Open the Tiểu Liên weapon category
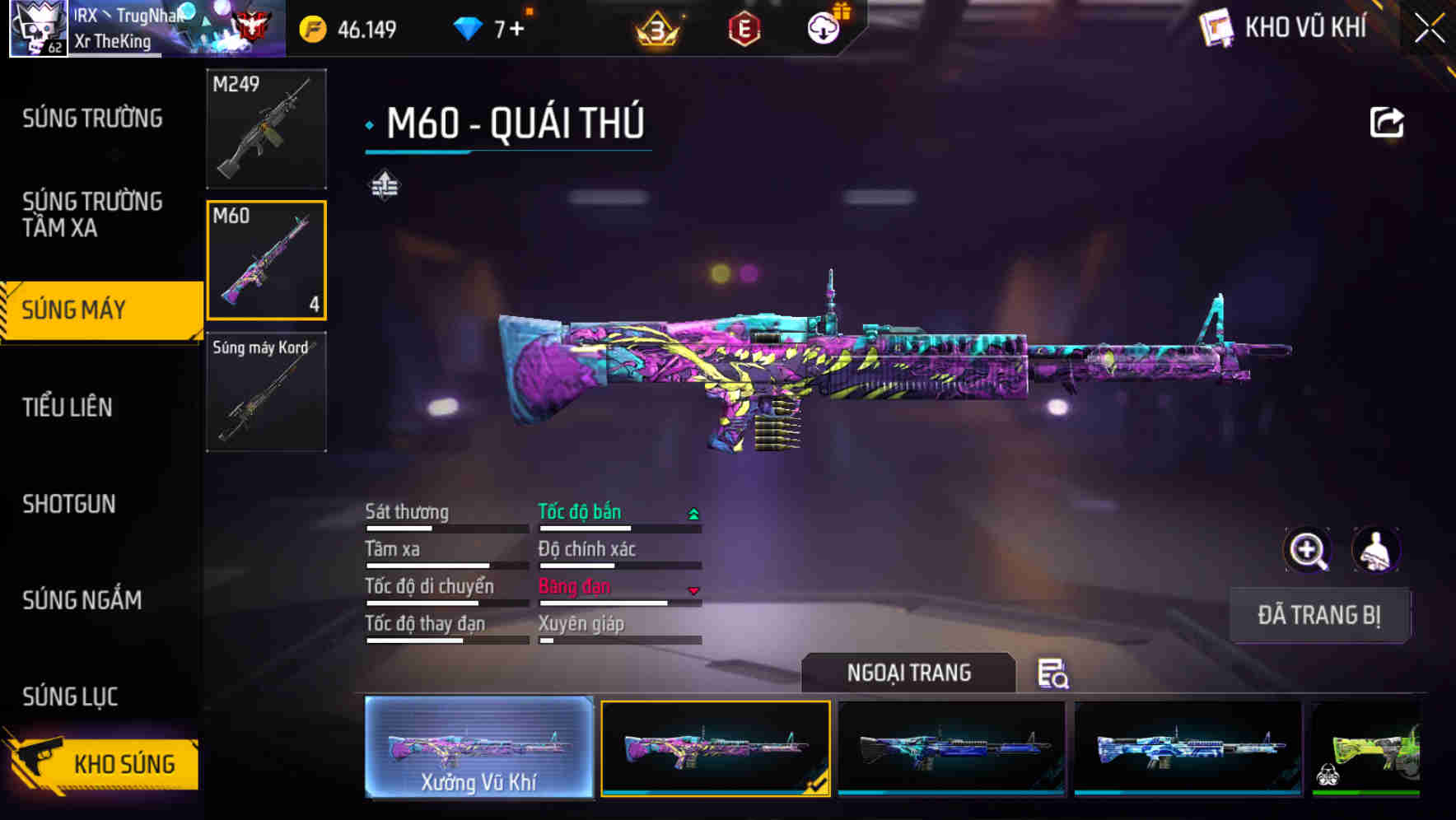Screen dimensions: 1456x820 pyautogui.click(x=68, y=407)
